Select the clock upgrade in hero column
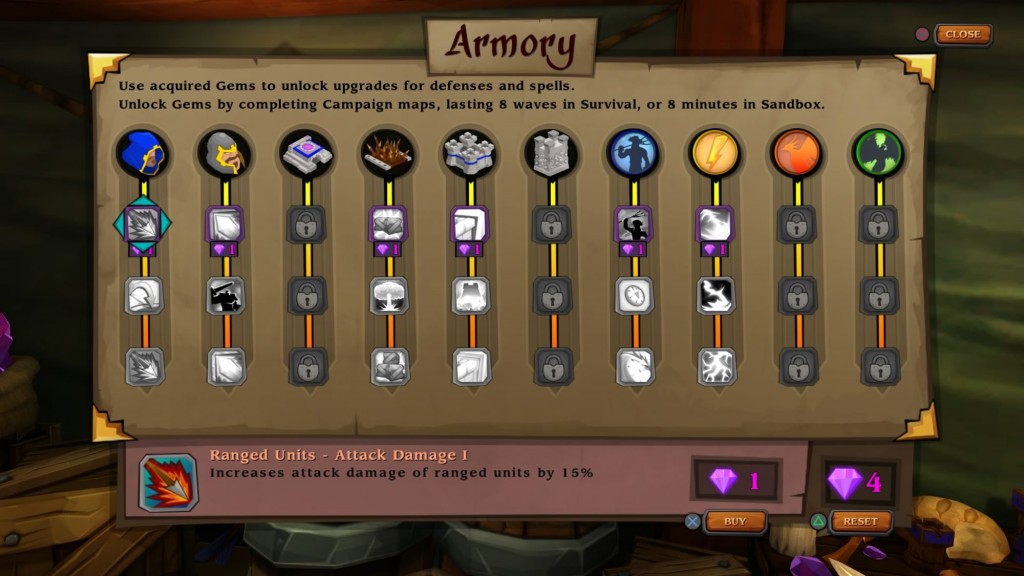The width and height of the screenshot is (1024, 576). pyautogui.click(x=634, y=296)
